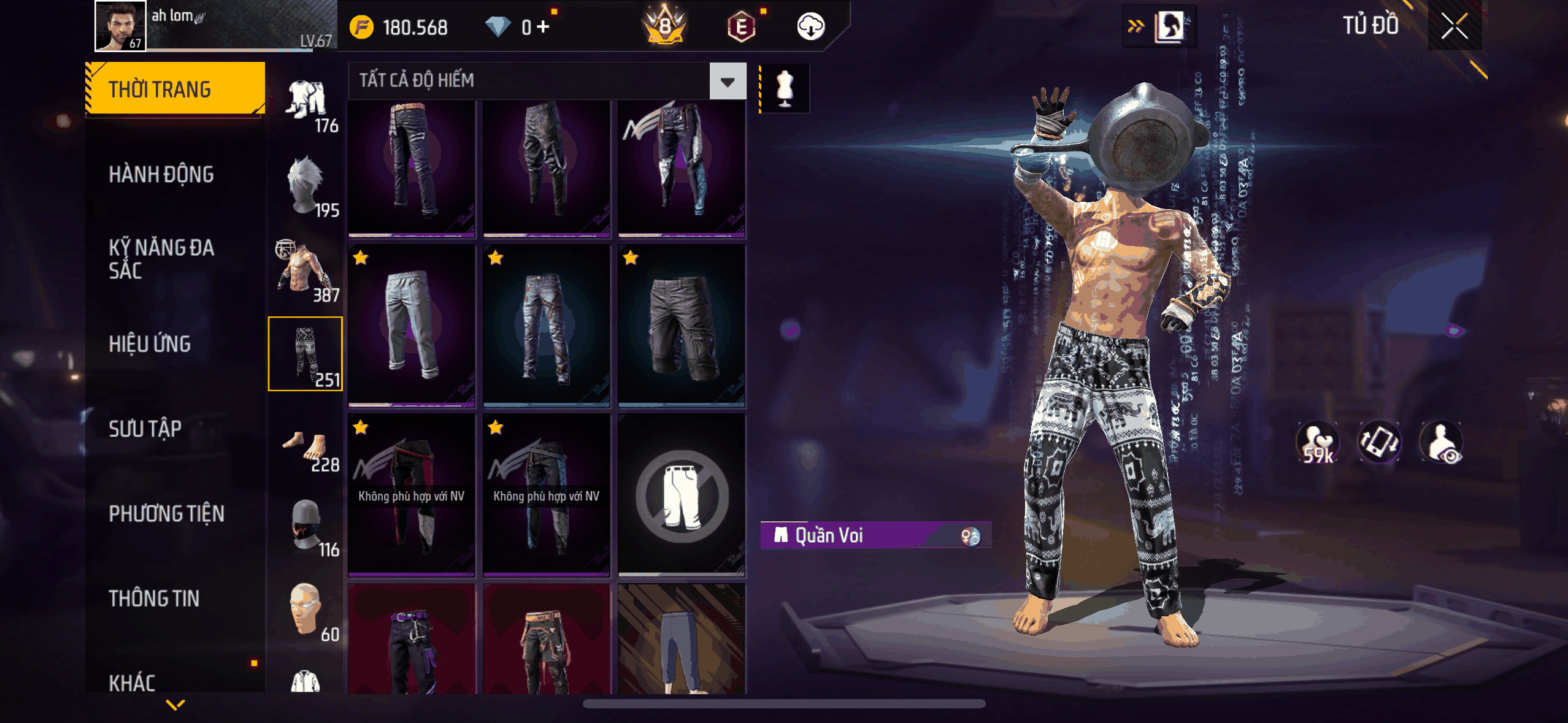This screenshot has width=1568, height=723.
Task: Go to the SƯU TẬP tab
Action: coord(145,429)
